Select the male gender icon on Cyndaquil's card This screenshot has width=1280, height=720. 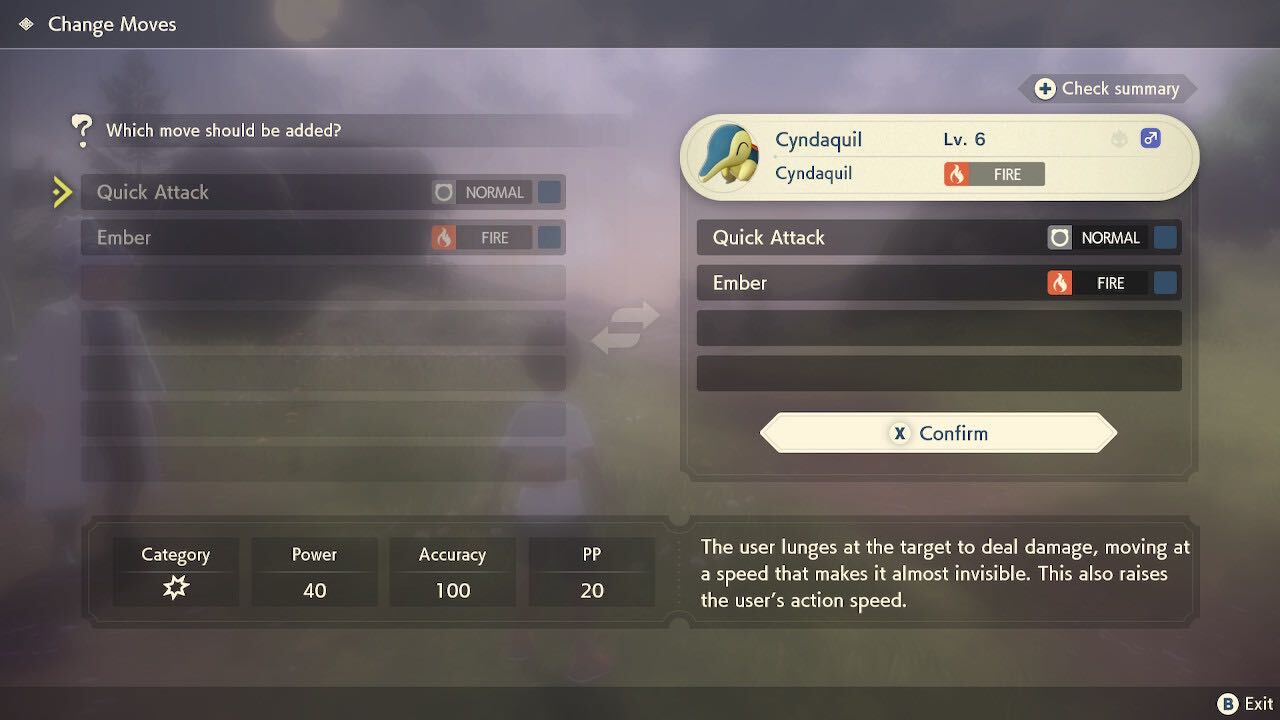pos(1150,138)
